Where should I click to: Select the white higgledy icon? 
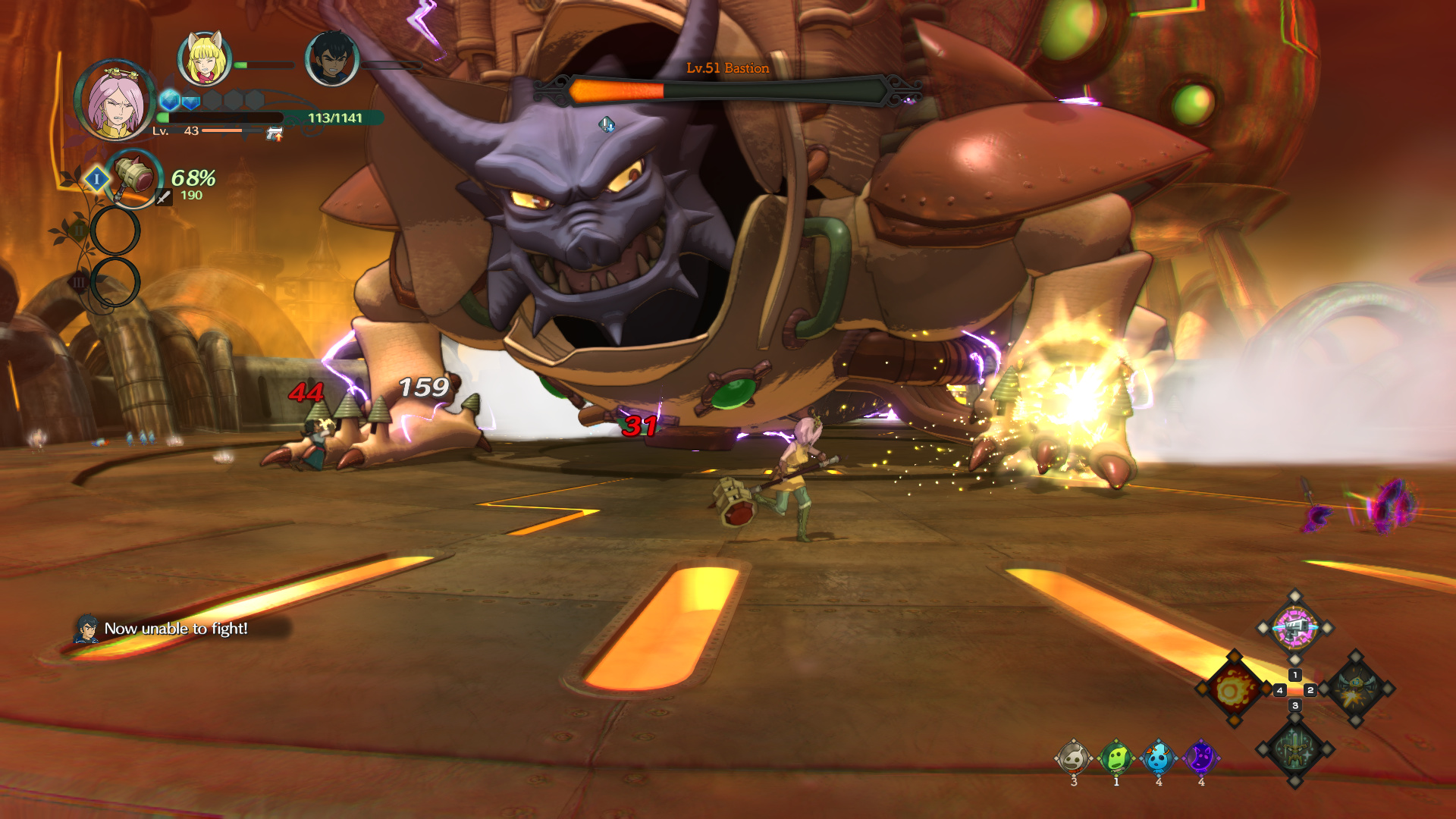1073,758
